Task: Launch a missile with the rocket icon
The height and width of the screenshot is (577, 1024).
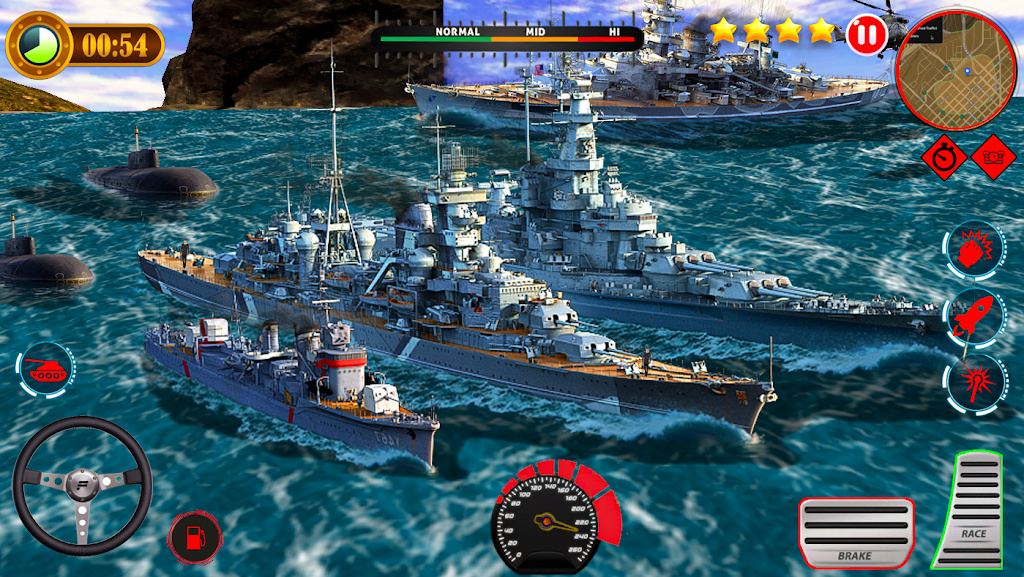Action: [x=973, y=316]
